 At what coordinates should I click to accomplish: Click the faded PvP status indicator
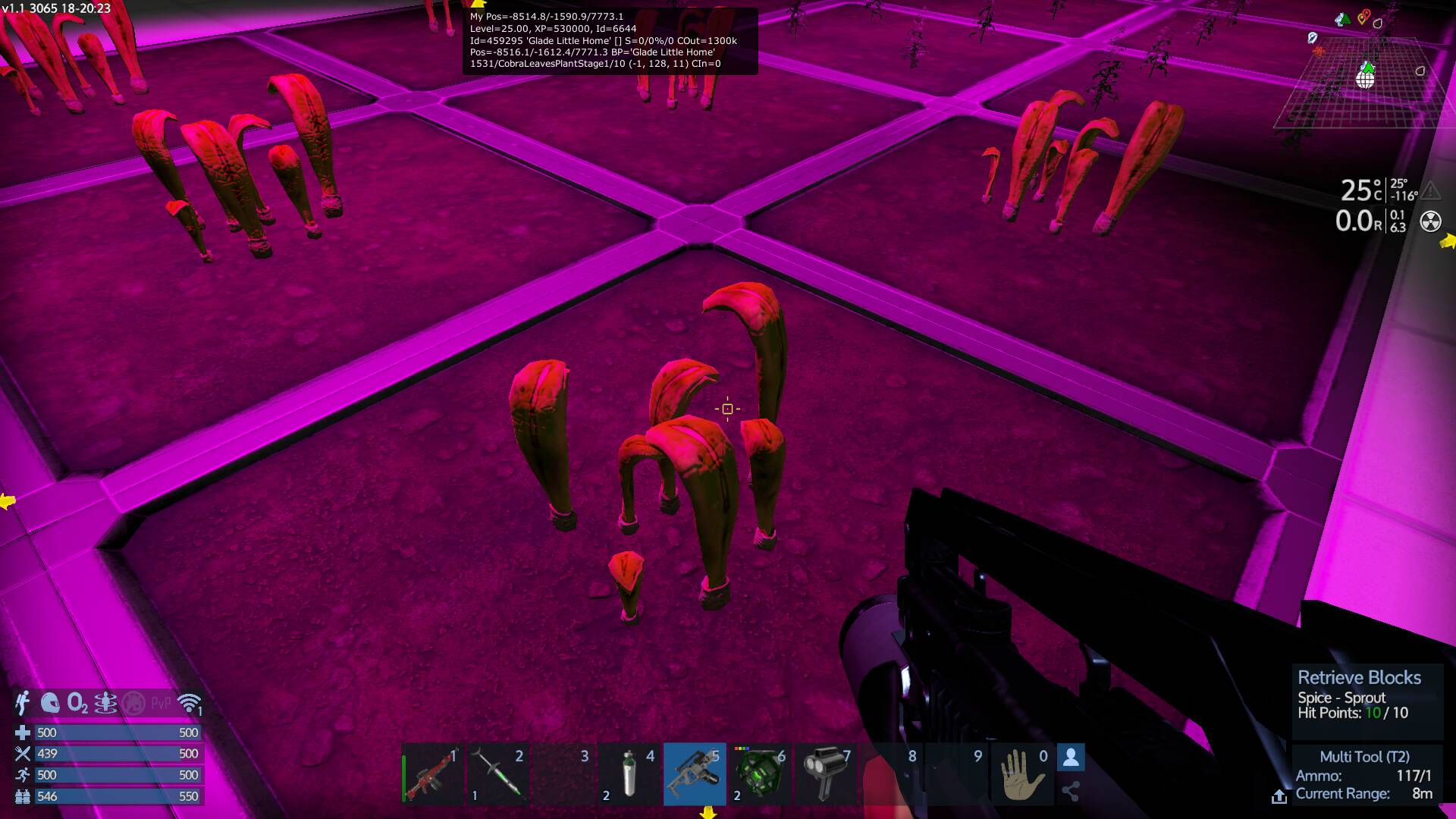point(161,703)
